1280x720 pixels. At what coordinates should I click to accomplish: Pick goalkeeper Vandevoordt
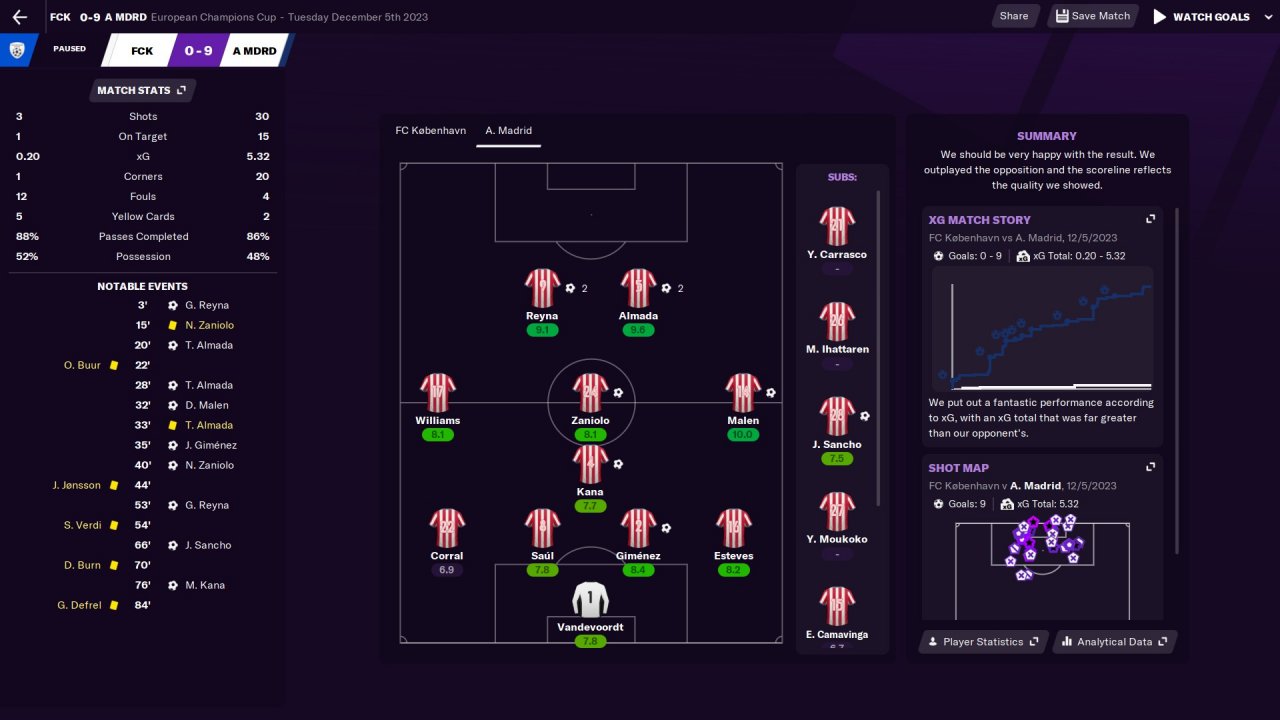click(x=590, y=599)
